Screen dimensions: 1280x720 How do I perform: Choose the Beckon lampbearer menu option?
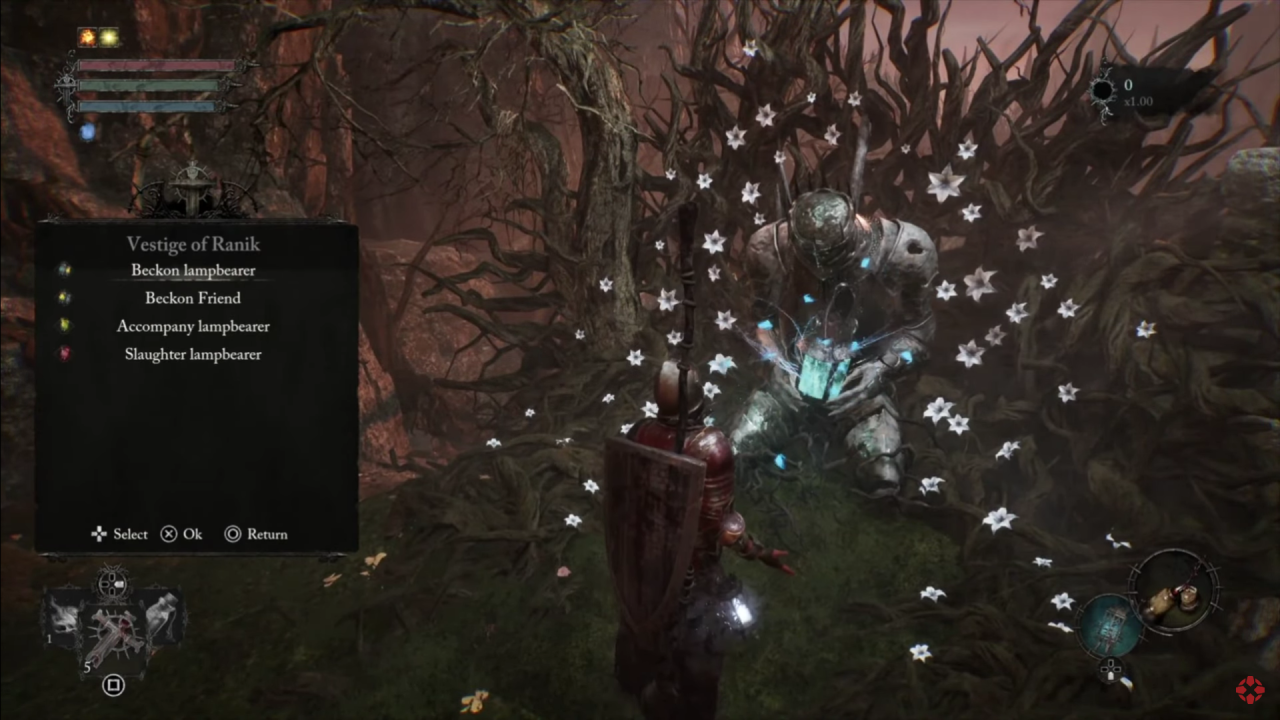pyautogui.click(x=193, y=270)
